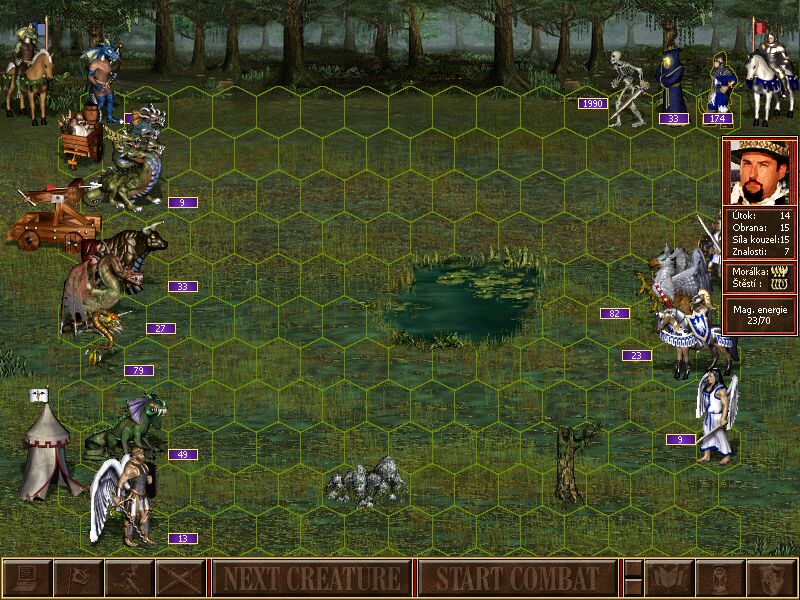This screenshot has width=800, height=600.
Task: Retreat from combat with the running figure button
Action: 129,578
